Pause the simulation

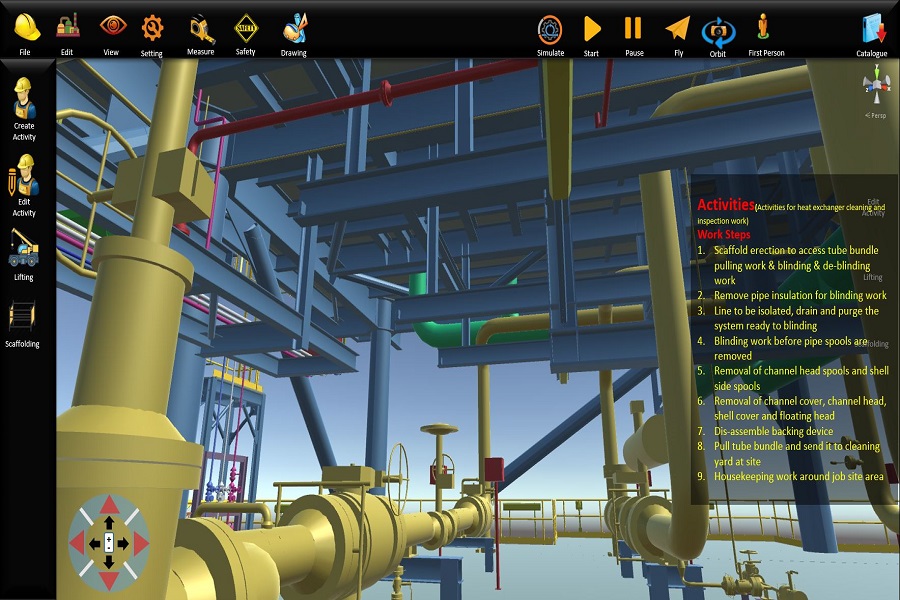[634, 30]
